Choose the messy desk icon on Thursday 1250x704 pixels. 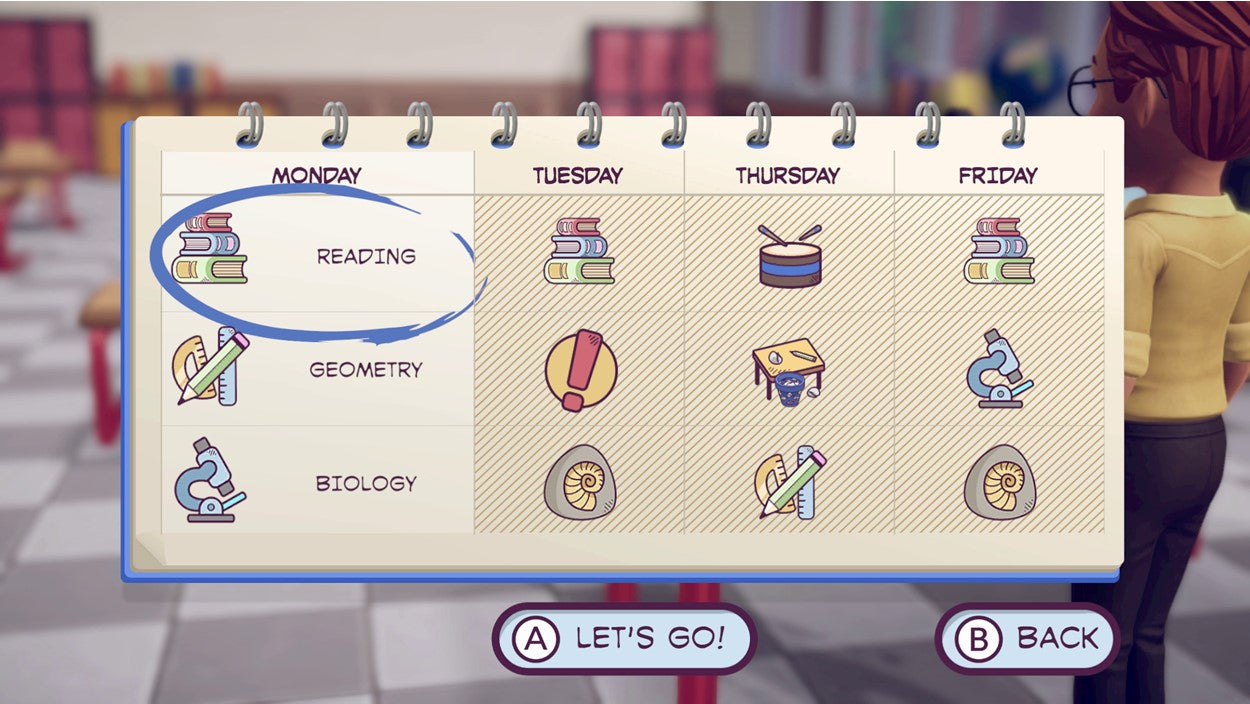pos(789,370)
